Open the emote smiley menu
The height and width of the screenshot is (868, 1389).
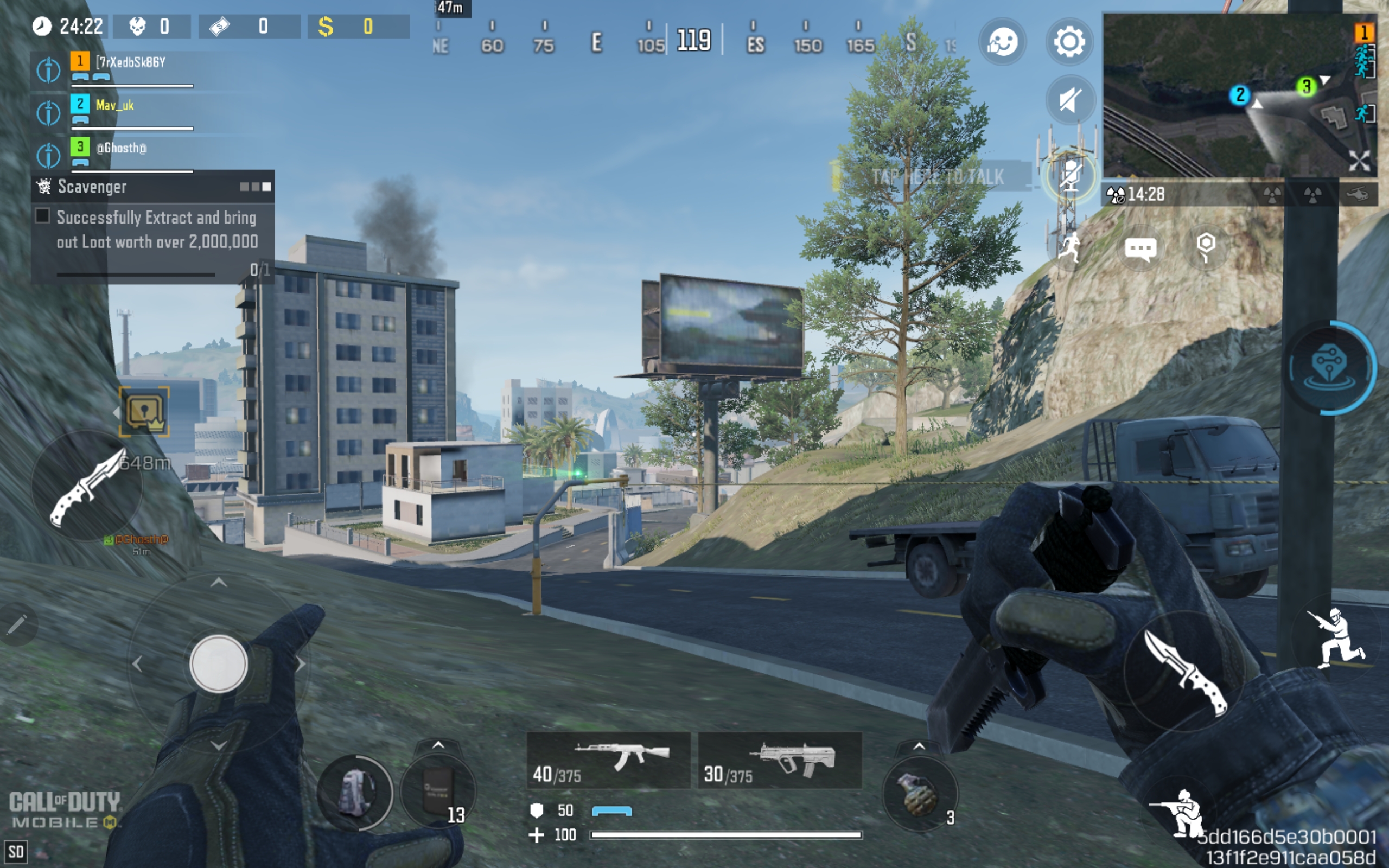[x=1003, y=41]
